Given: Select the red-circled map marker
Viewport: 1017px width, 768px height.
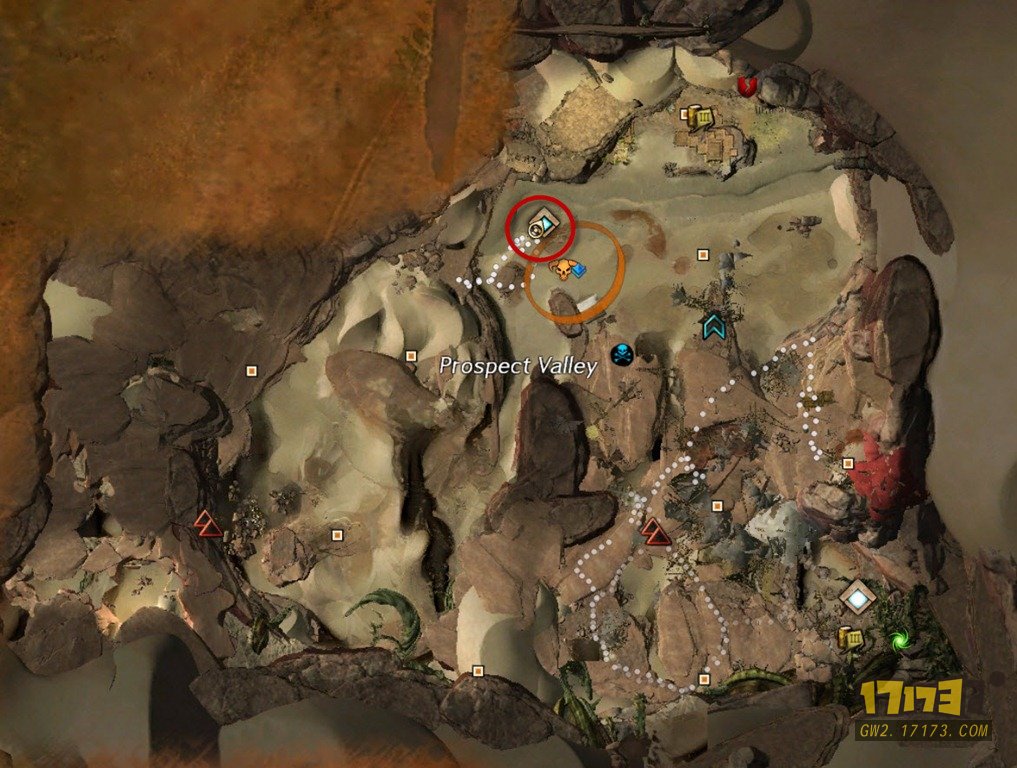Looking at the screenshot, I should coord(541,227).
